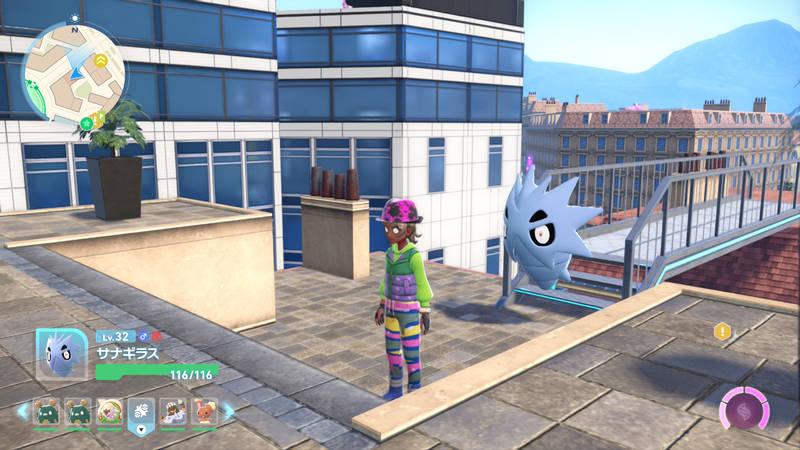Pick the pink and white Pokémon party slot
Viewport: 800px width, 450px height.
[x=110, y=412]
